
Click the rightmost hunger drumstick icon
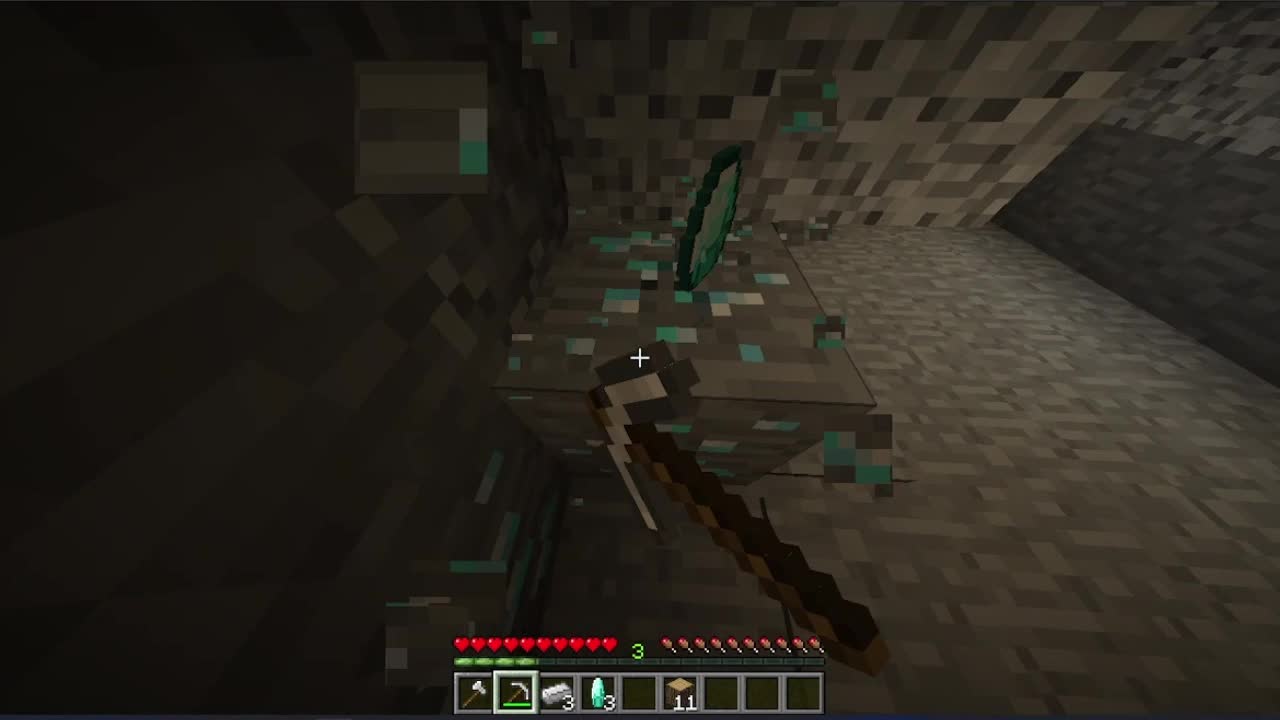(816, 645)
